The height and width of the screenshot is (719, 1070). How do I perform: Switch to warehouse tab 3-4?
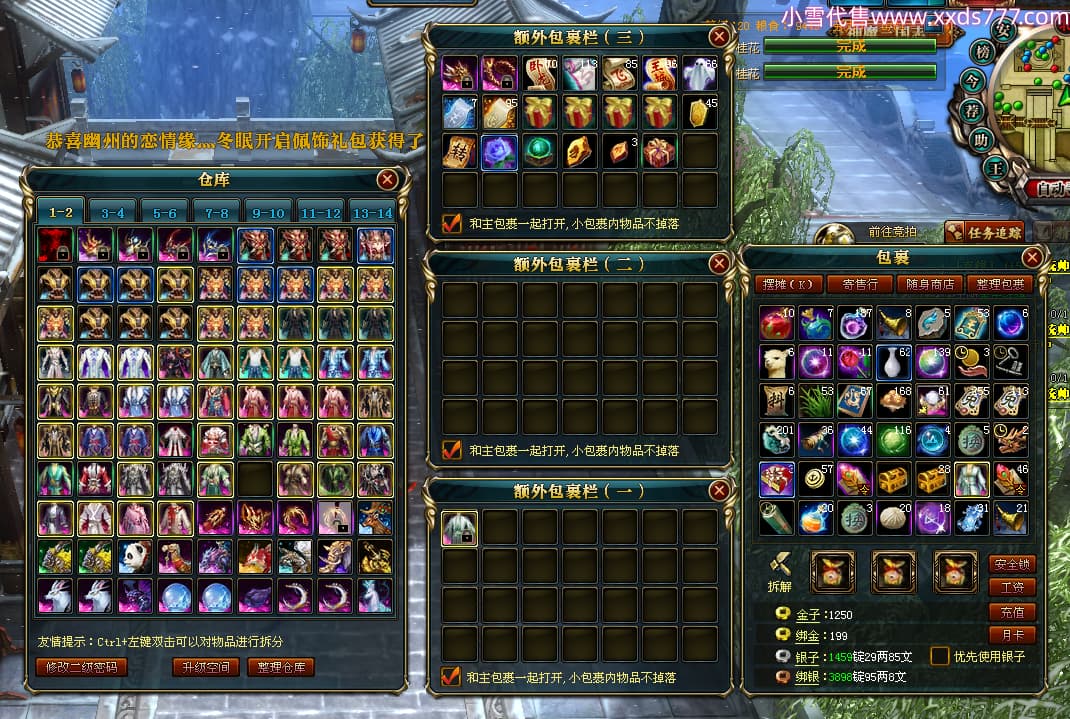[113, 213]
